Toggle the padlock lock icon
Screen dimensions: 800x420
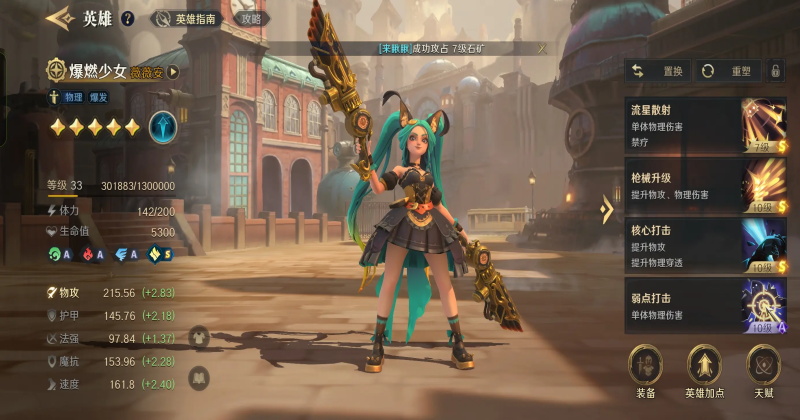coord(775,71)
